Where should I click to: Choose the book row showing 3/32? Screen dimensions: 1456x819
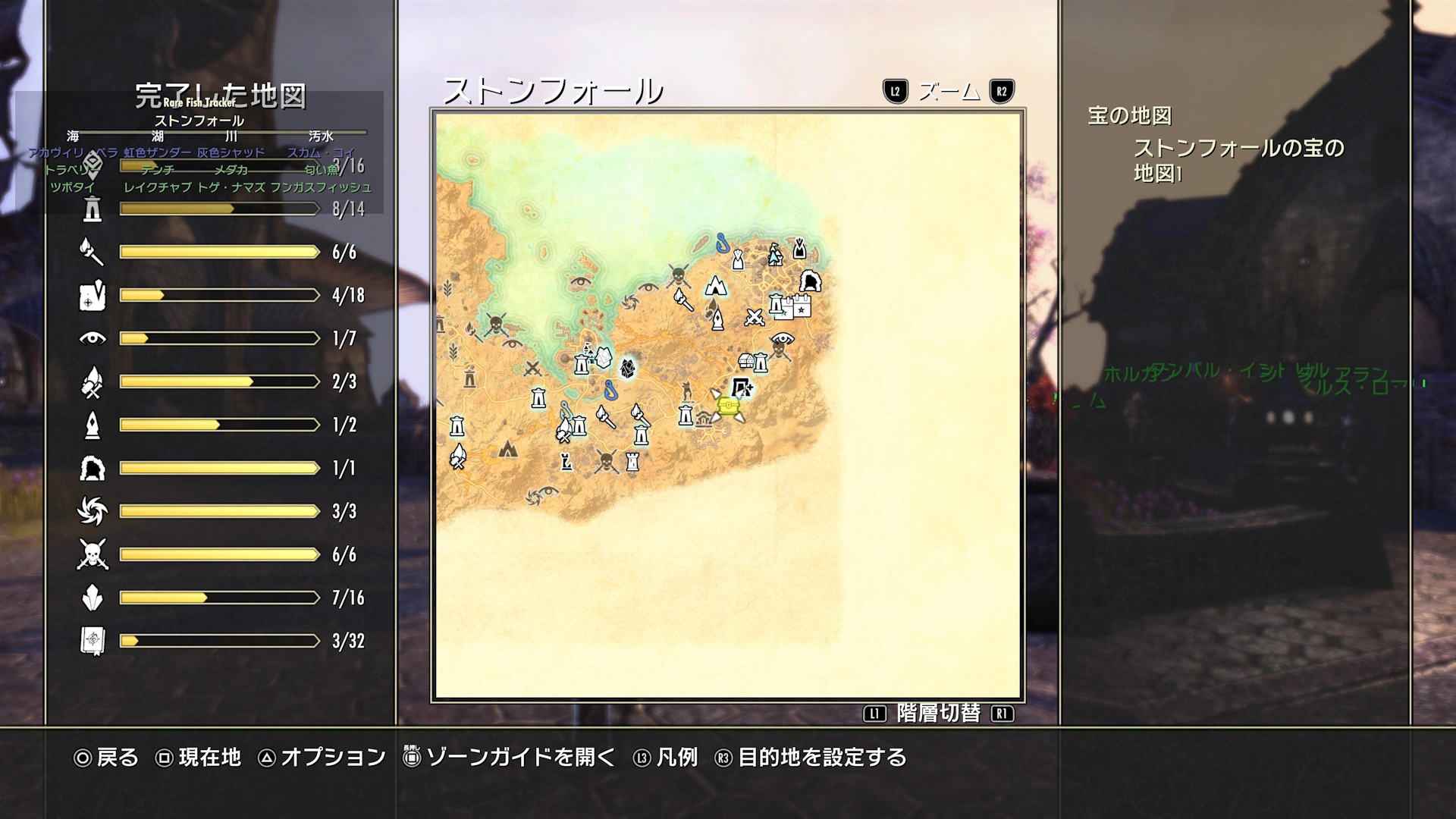tap(220, 641)
